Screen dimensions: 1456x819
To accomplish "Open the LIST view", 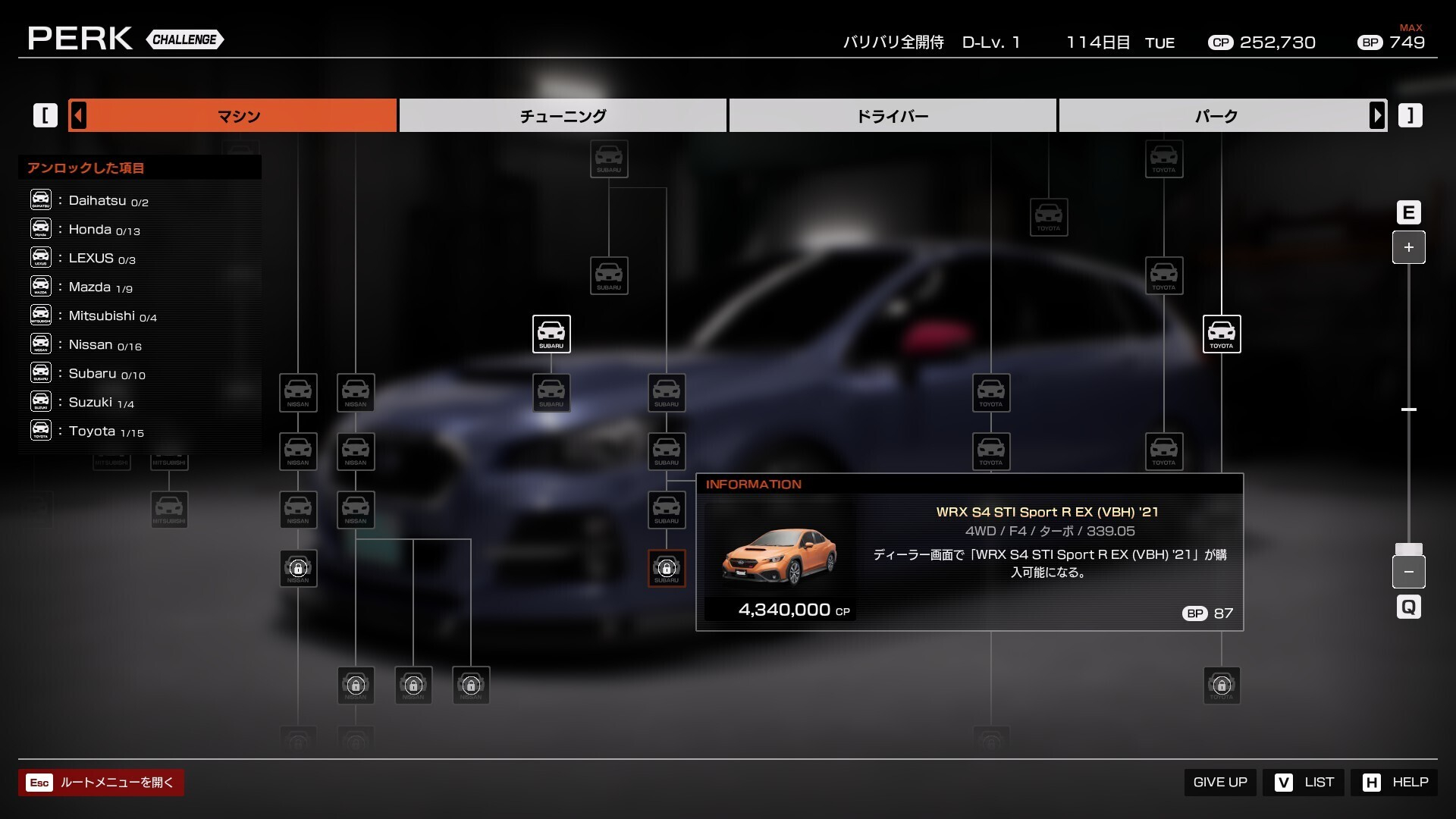I will tap(1304, 782).
